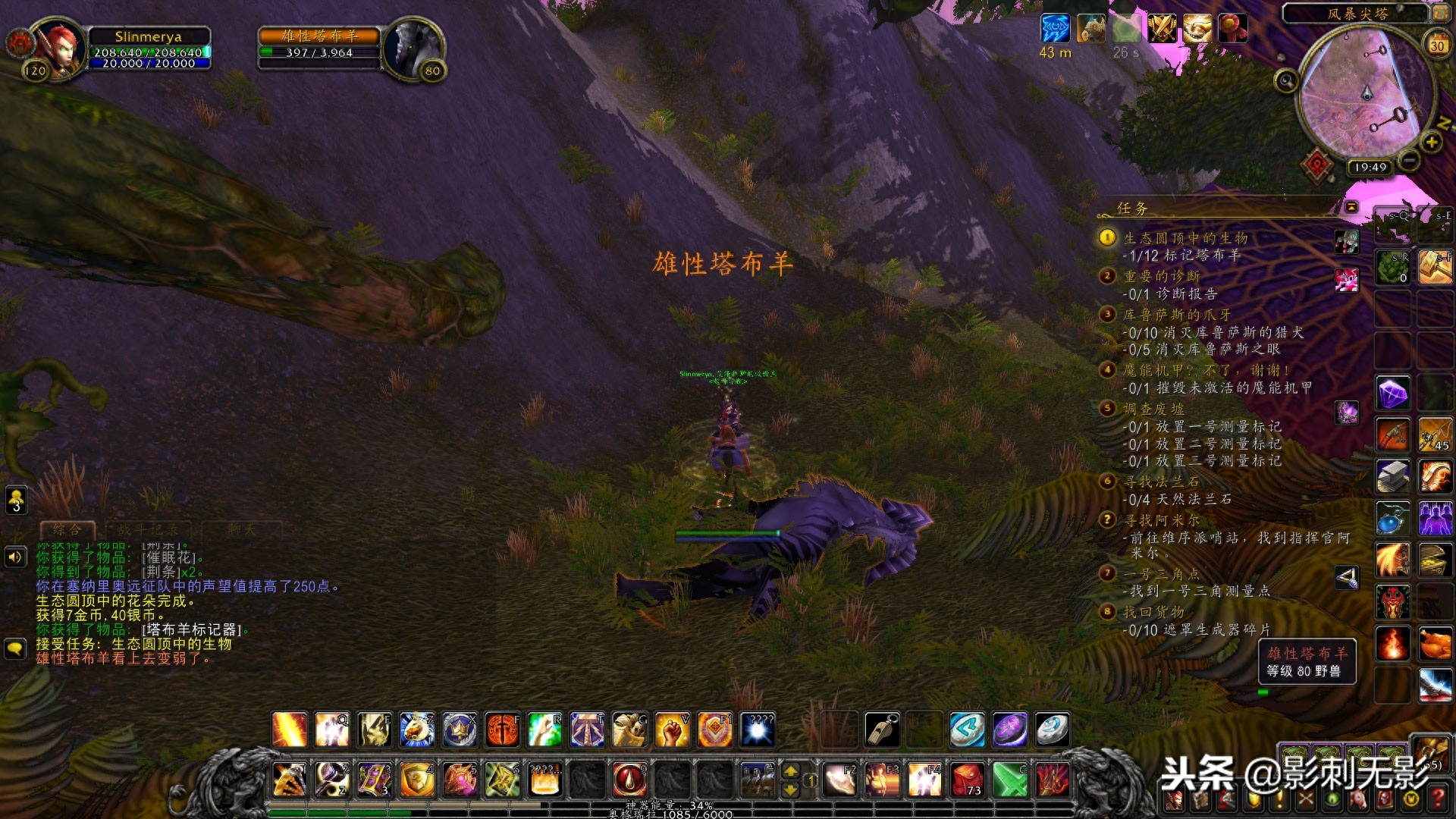Use the quest item icon for 重要的诊断

click(x=1347, y=280)
